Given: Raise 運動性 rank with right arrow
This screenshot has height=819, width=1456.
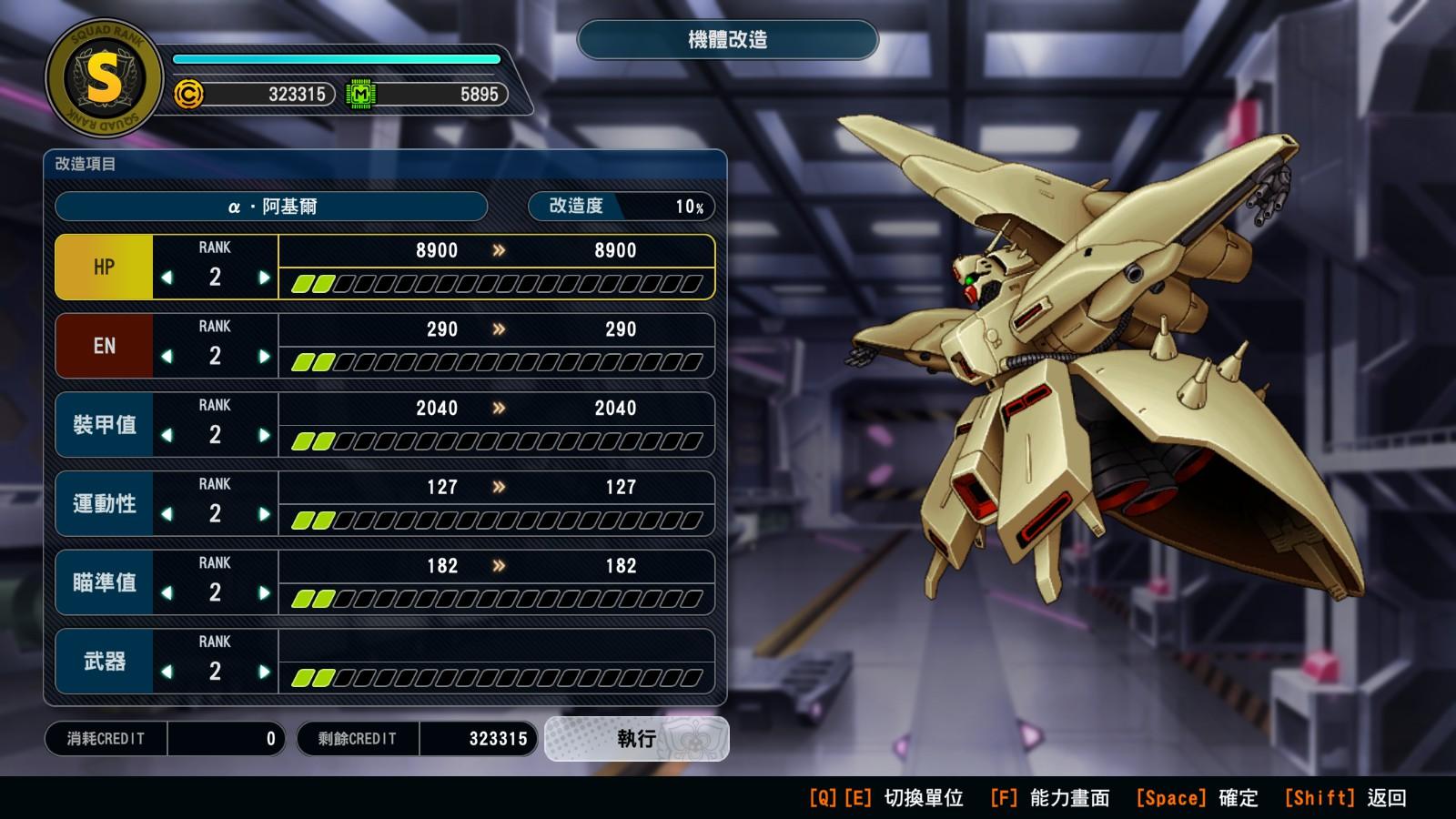Looking at the screenshot, I should pyautogui.click(x=264, y=514).
